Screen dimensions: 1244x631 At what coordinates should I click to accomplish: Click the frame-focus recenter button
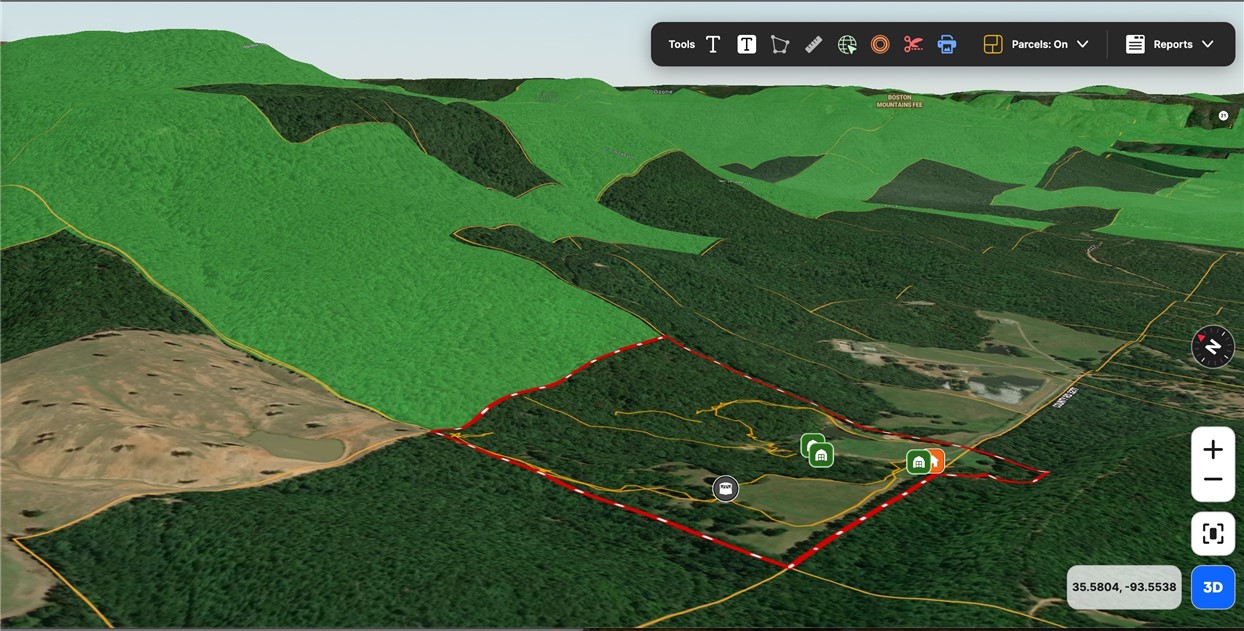pyautogui.click(x=1213, y=534)
